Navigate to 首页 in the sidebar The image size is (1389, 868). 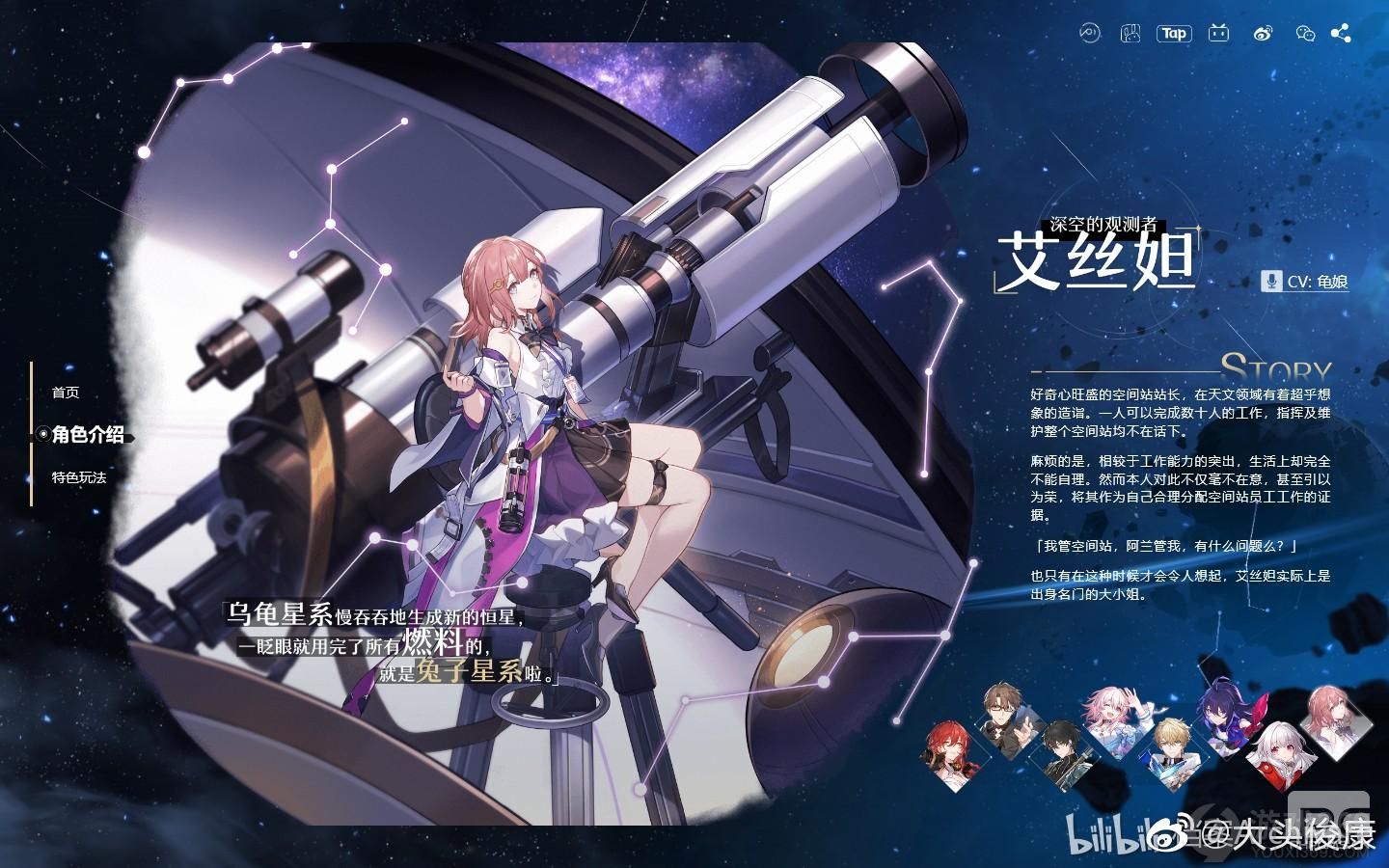pos(64,393)
